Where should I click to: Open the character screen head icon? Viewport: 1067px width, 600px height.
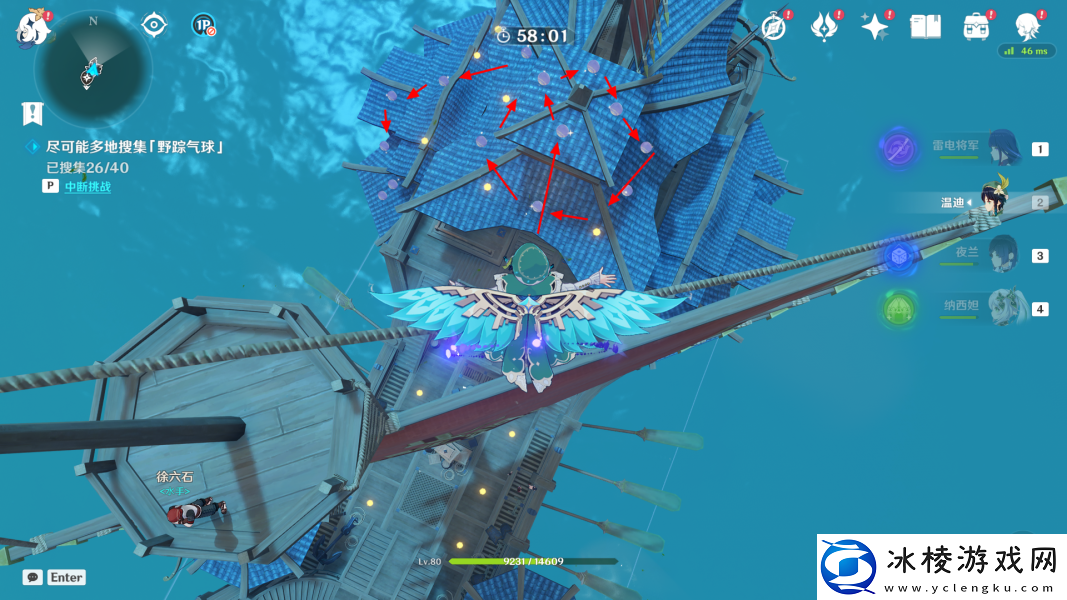(1026, 24)
